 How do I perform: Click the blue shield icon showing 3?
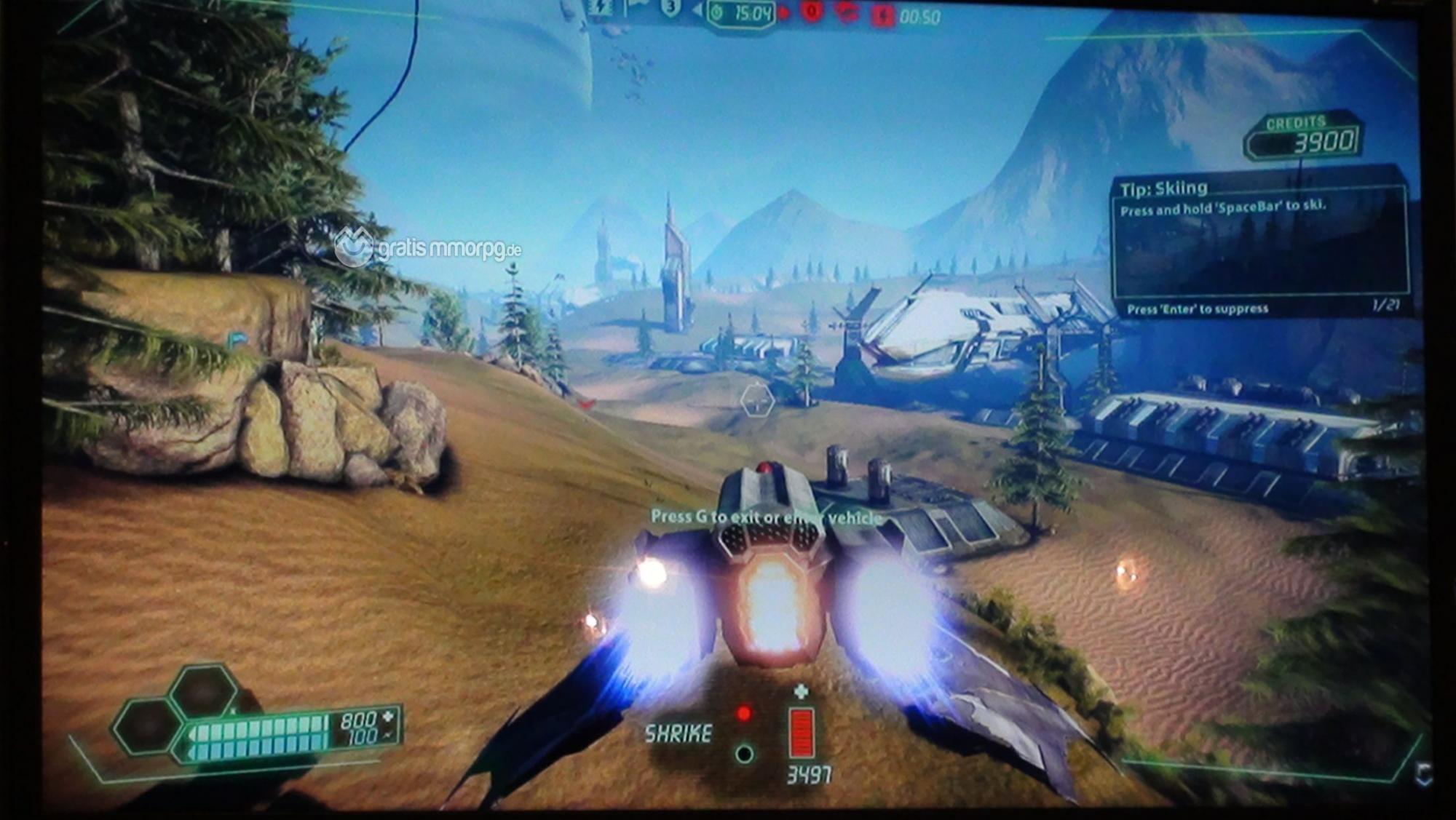(670, 8)
